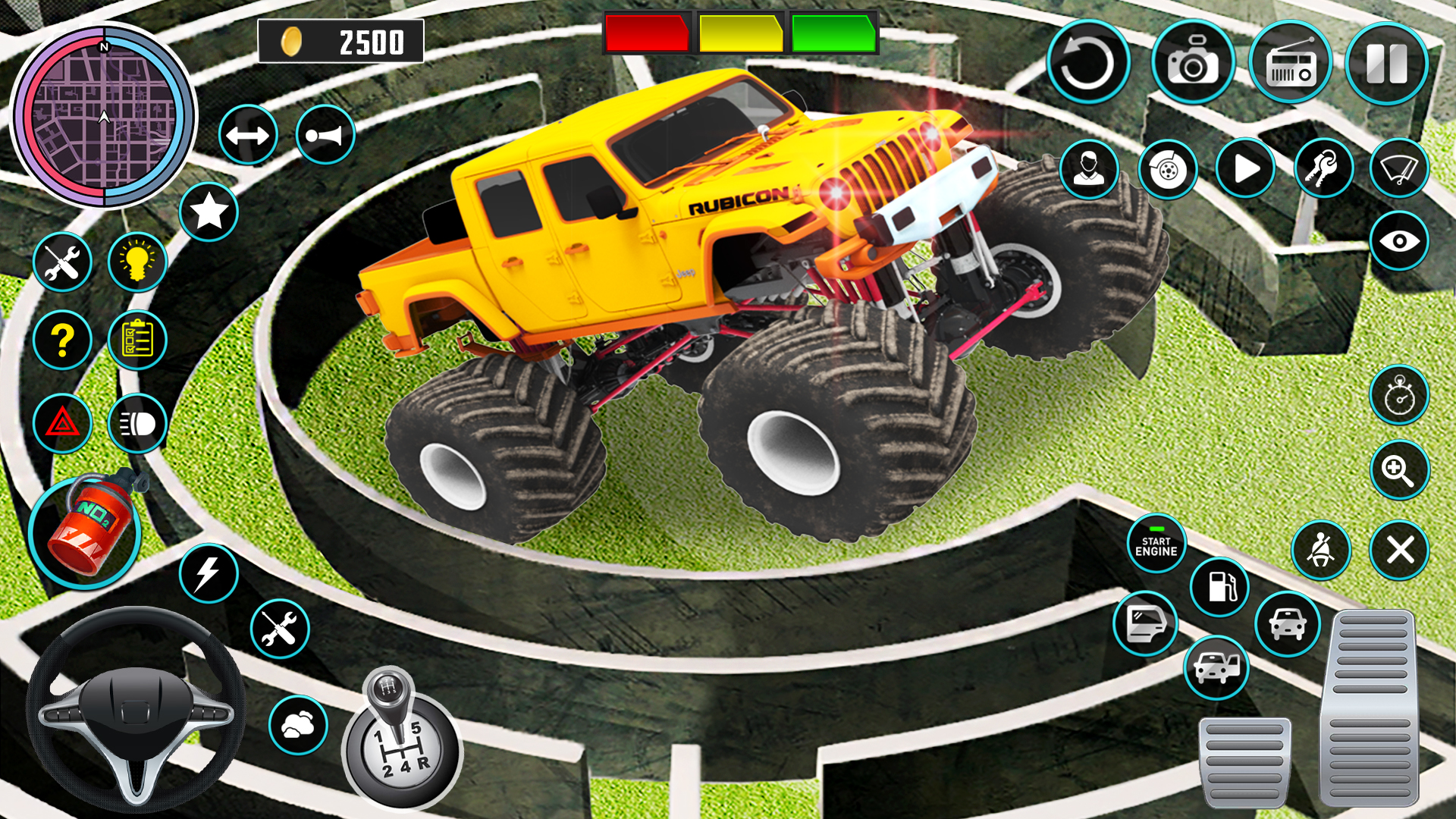Turn on the radio
The image size is (1456, 819).
[1294, 62]
